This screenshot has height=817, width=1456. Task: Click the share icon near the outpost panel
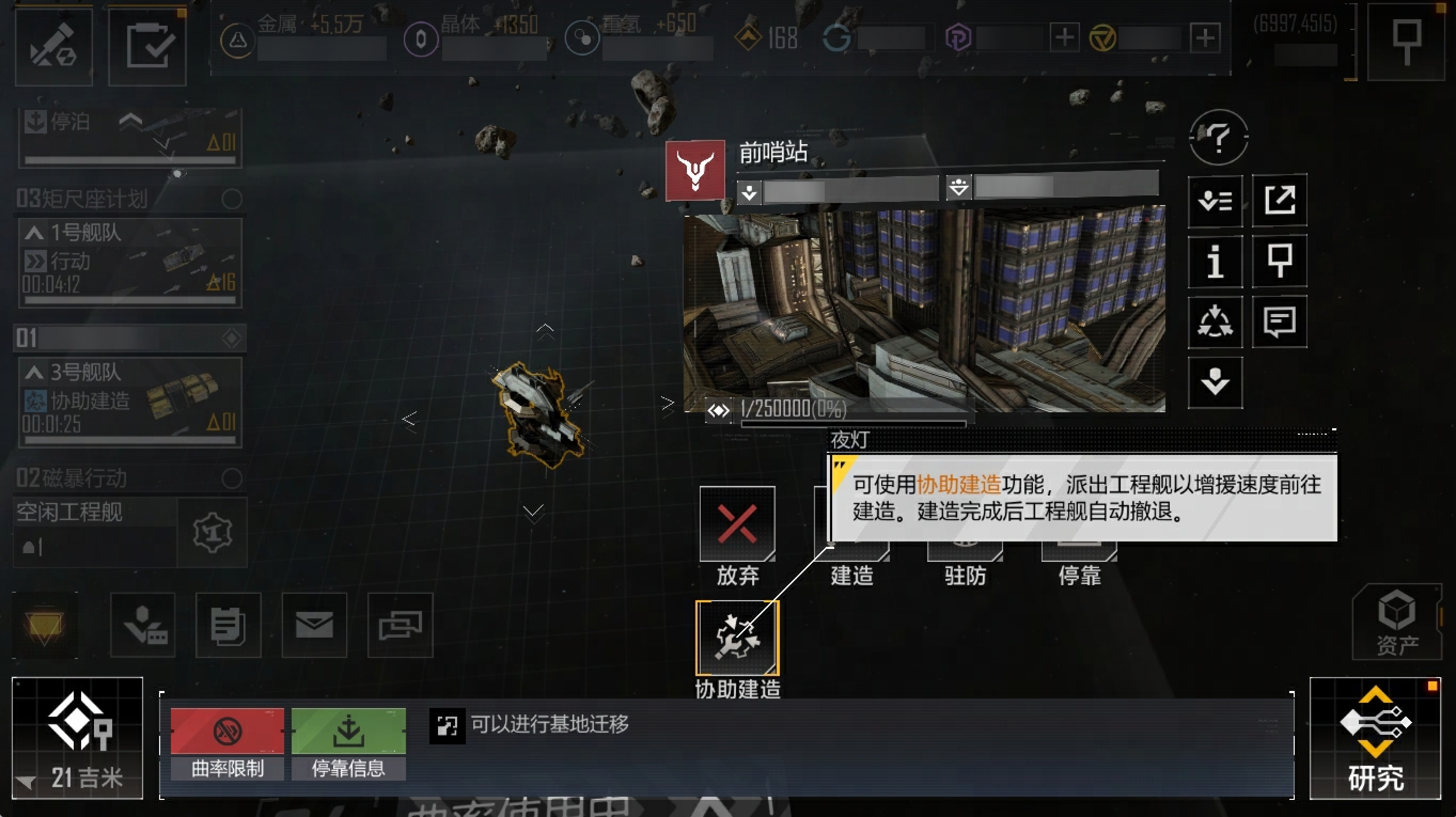(x=1280, y=200)
